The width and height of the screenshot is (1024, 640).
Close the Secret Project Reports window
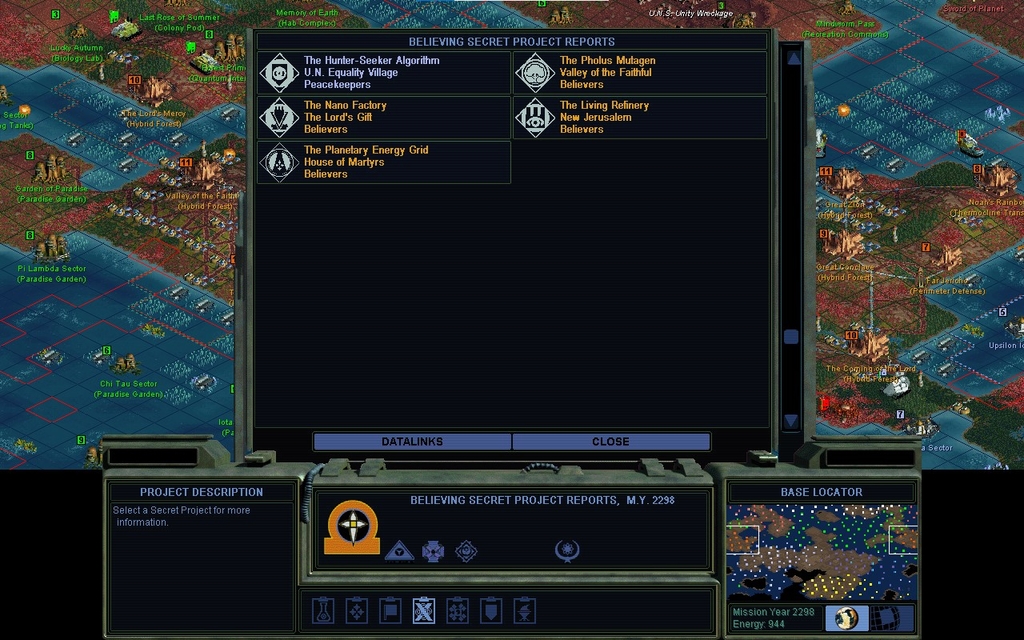[x=611, y=441]
